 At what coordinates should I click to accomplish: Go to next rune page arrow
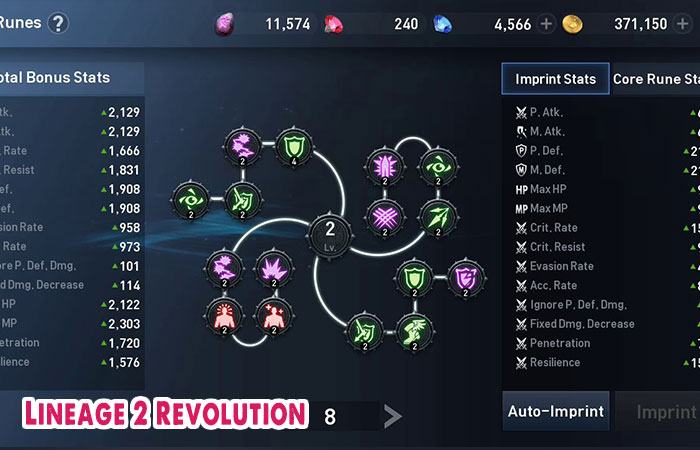coord(393,417)
